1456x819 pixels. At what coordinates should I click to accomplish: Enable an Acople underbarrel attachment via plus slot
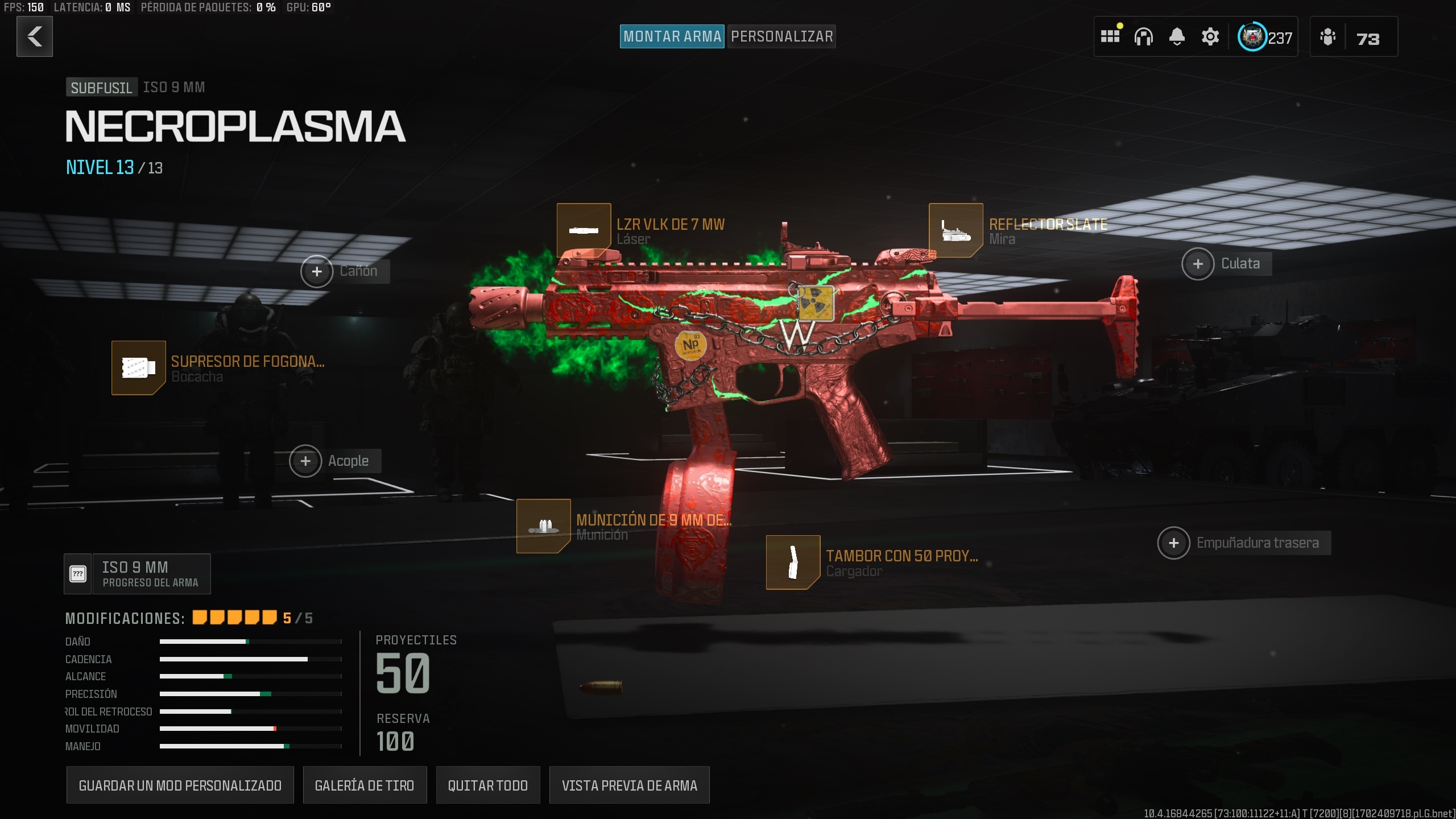pos(306,461)
